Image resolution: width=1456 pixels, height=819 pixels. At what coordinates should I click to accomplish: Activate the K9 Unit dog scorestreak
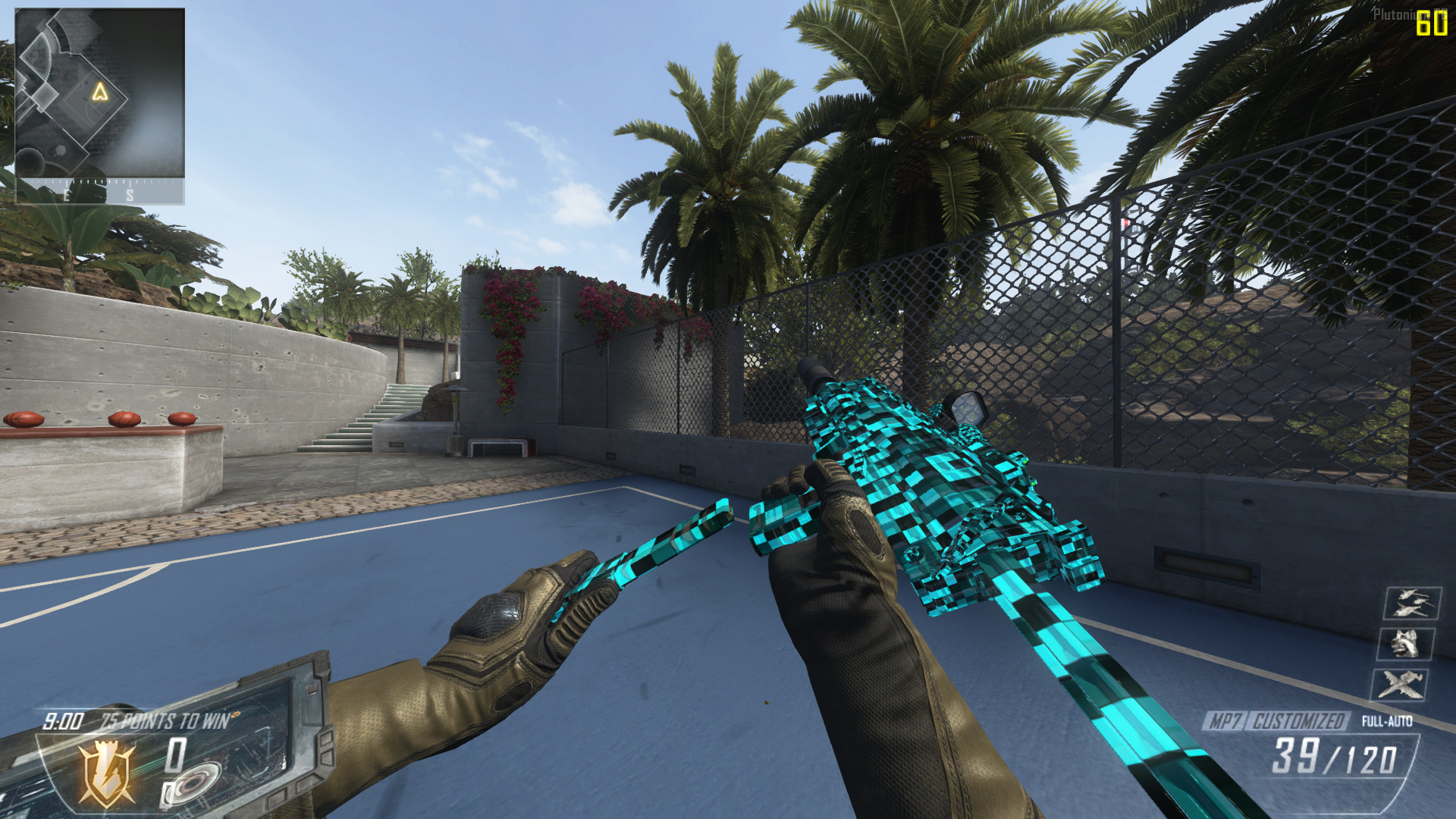coord(1405,645)
